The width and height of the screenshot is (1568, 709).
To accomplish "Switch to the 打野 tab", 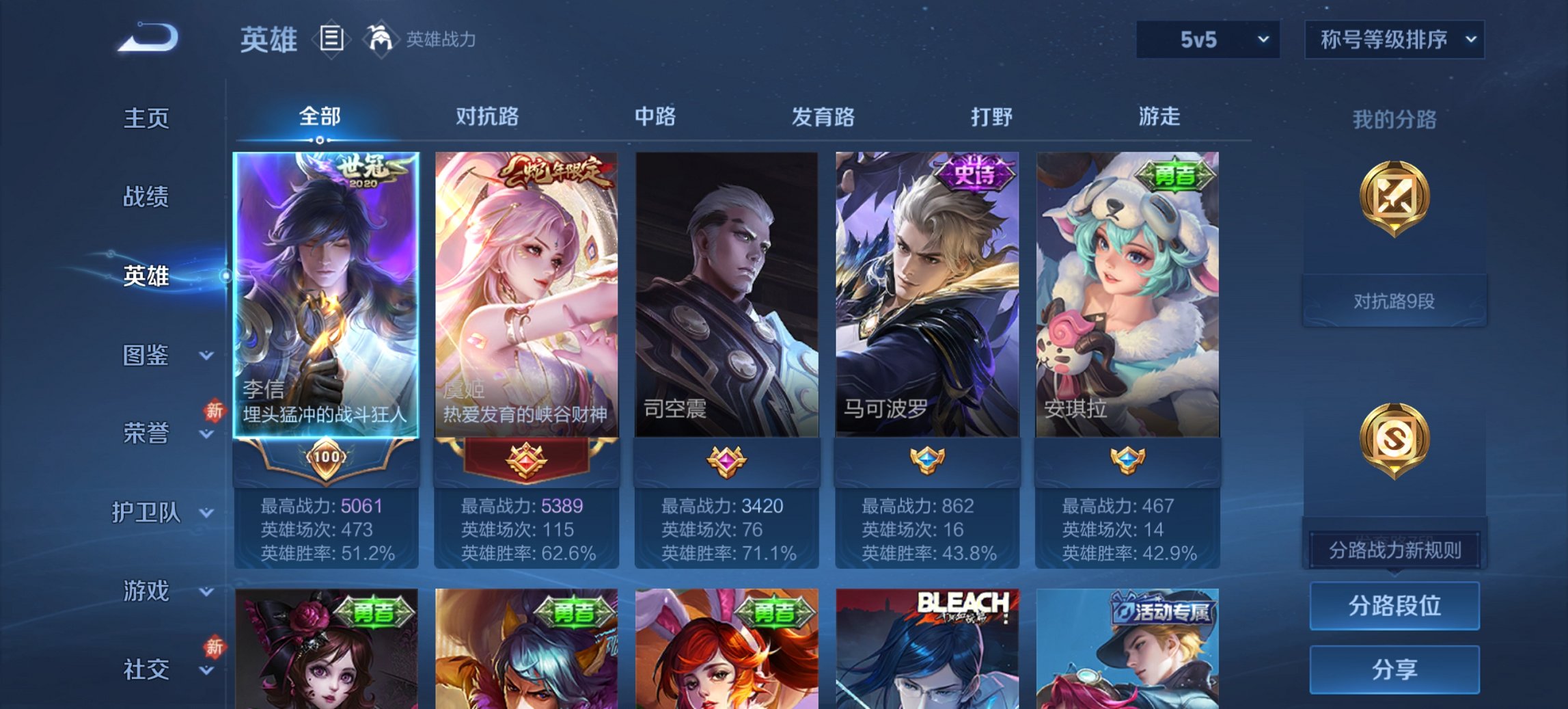I will tap(993, 117).
